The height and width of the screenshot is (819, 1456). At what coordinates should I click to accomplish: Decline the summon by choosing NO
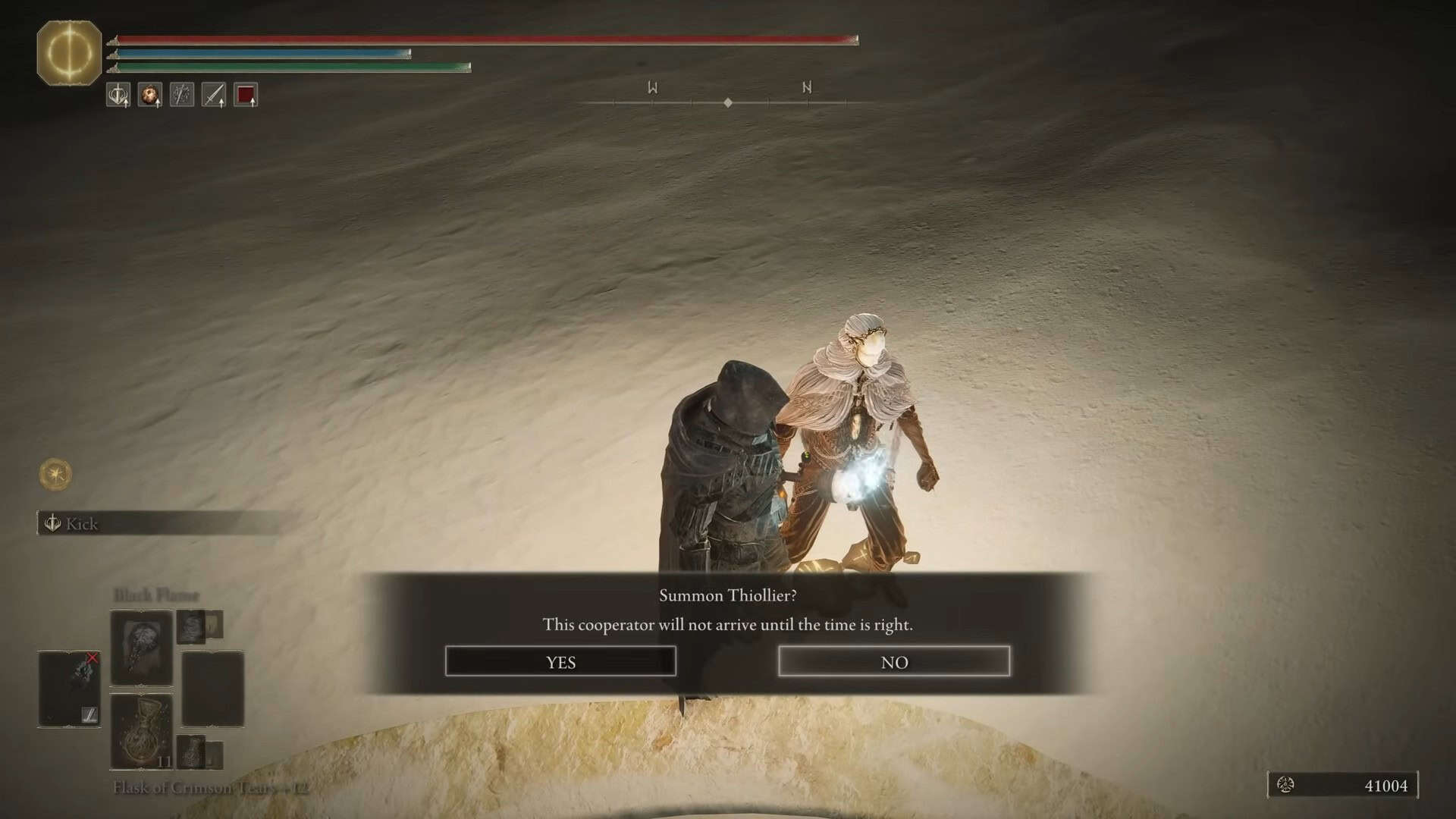coord(894,661)
